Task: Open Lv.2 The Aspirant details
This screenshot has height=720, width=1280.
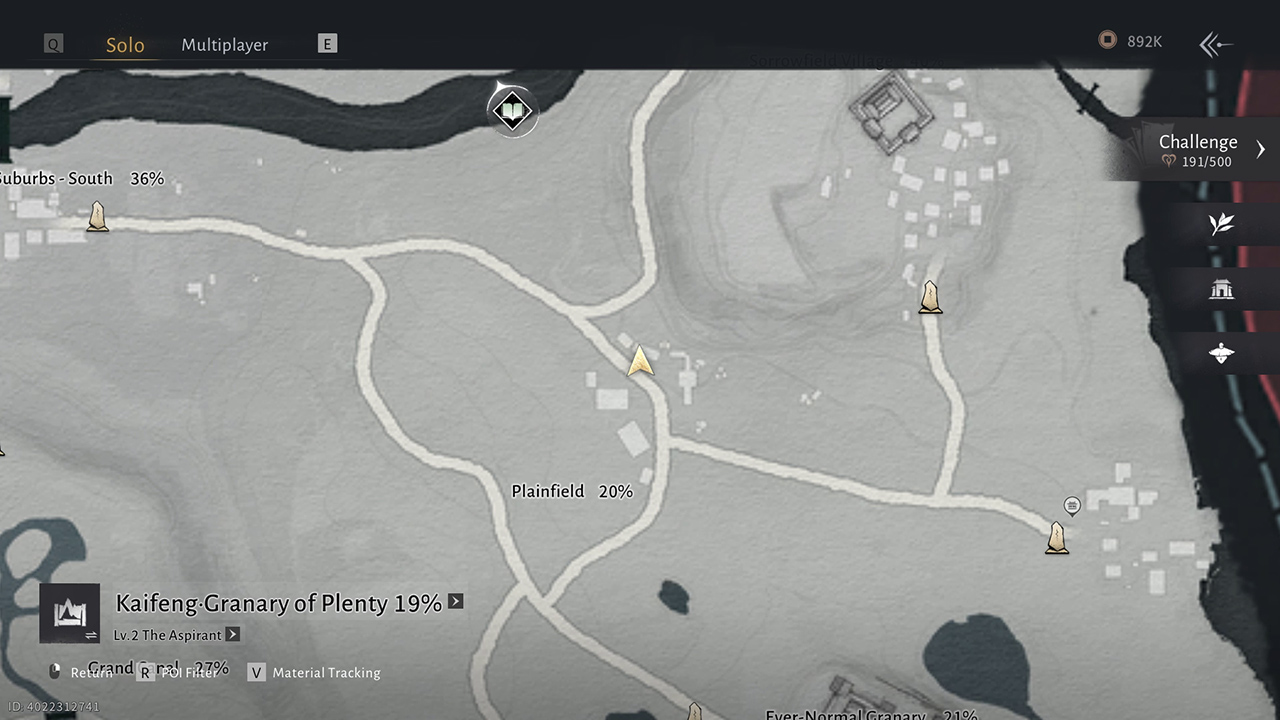Action: point(232,634)
